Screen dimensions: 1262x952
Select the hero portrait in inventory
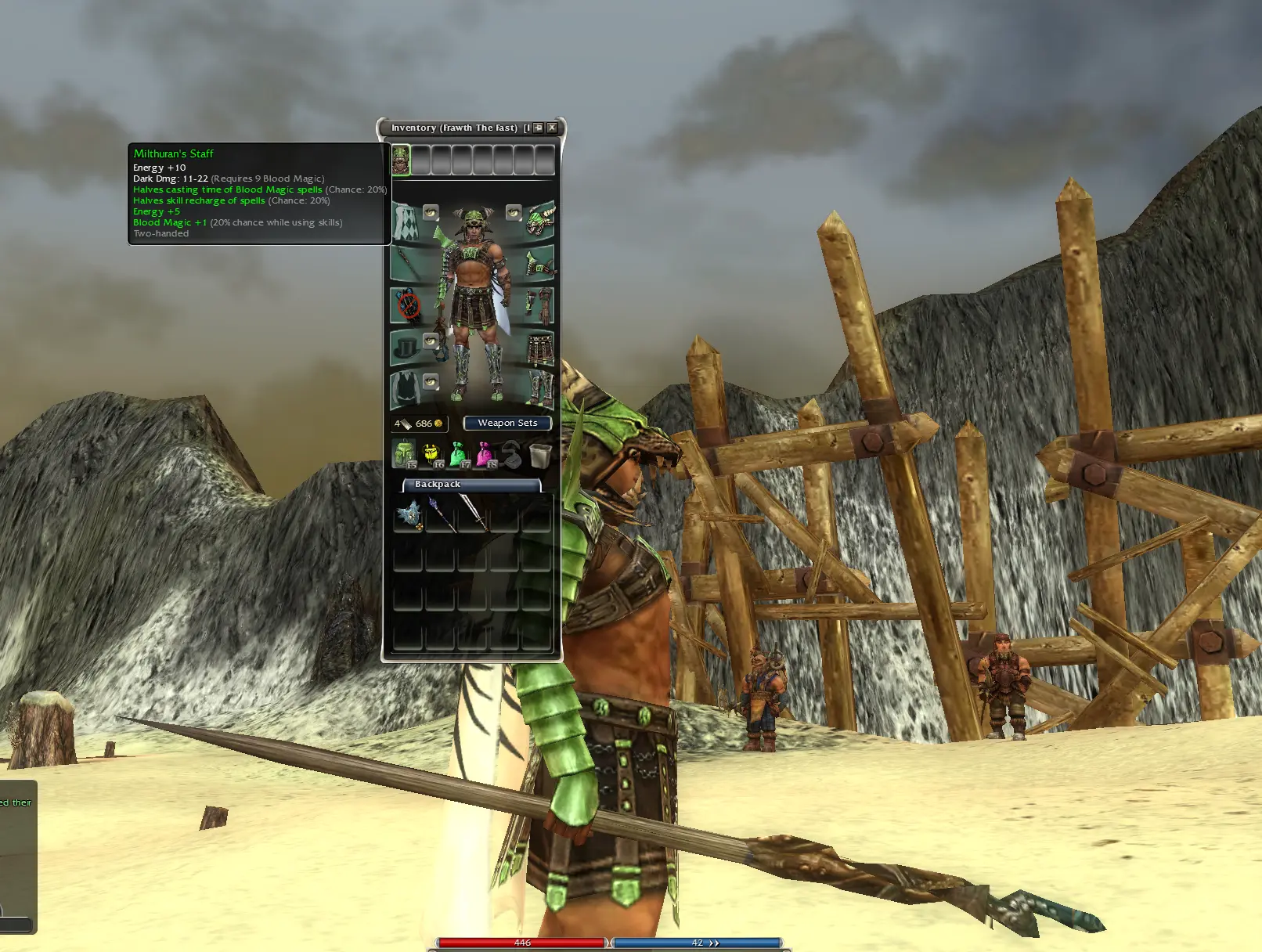(x=401, y=160)
